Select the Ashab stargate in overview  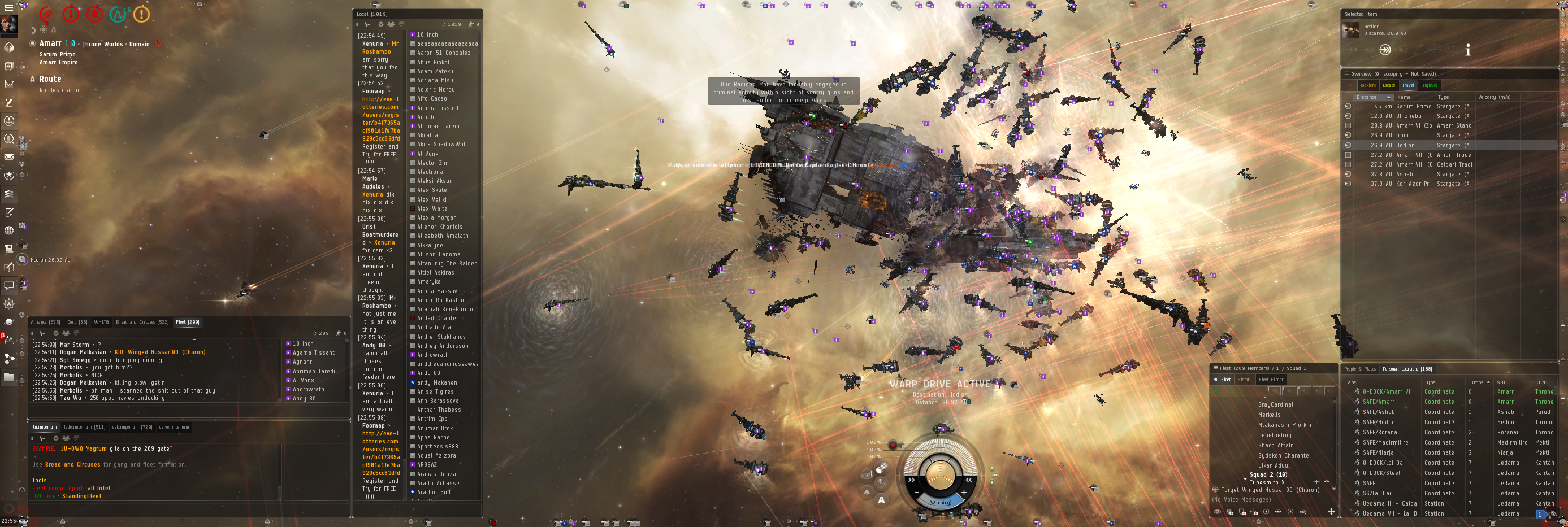point(1404,175)
